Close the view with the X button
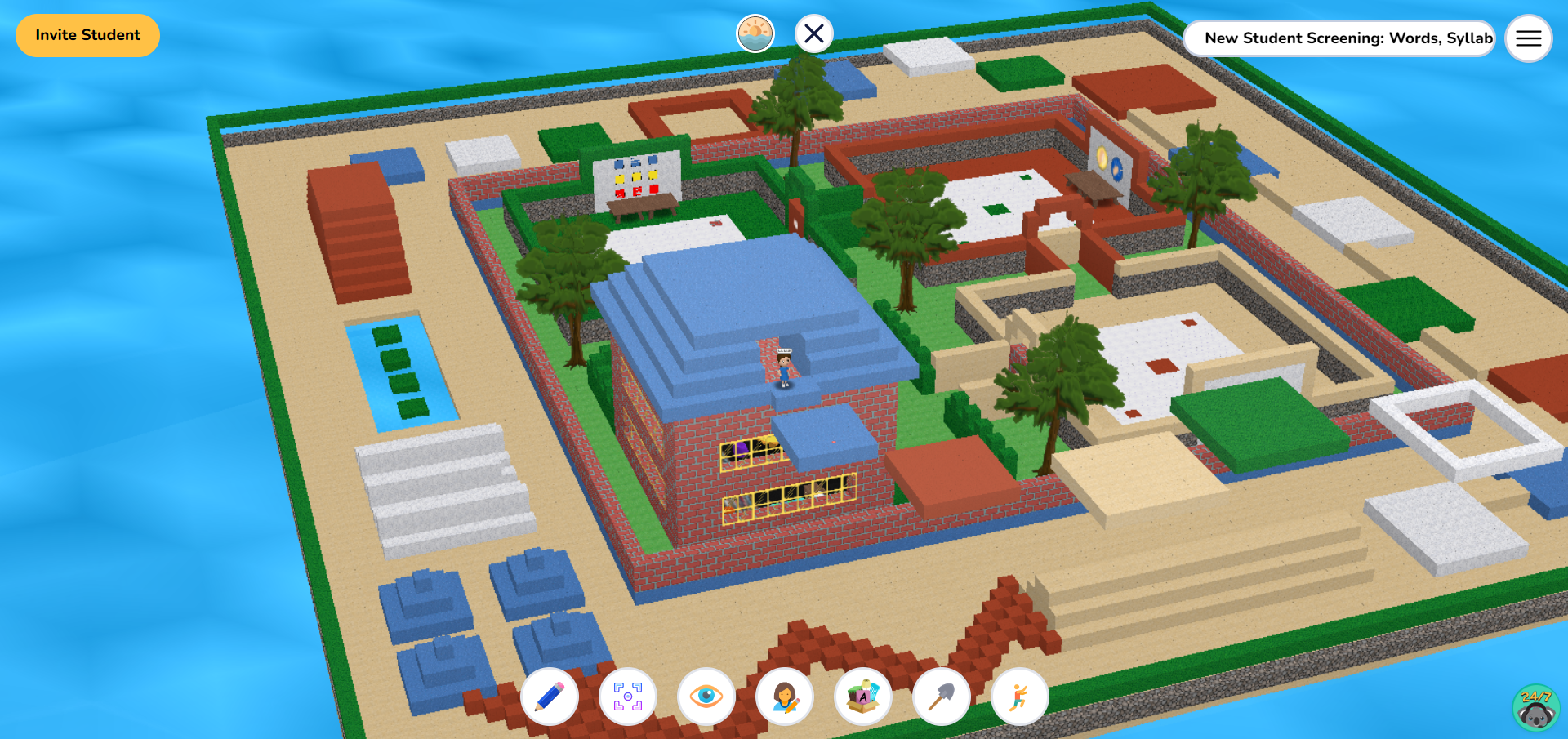This screenshot has height=739, width=1568. tap(813, 33)
